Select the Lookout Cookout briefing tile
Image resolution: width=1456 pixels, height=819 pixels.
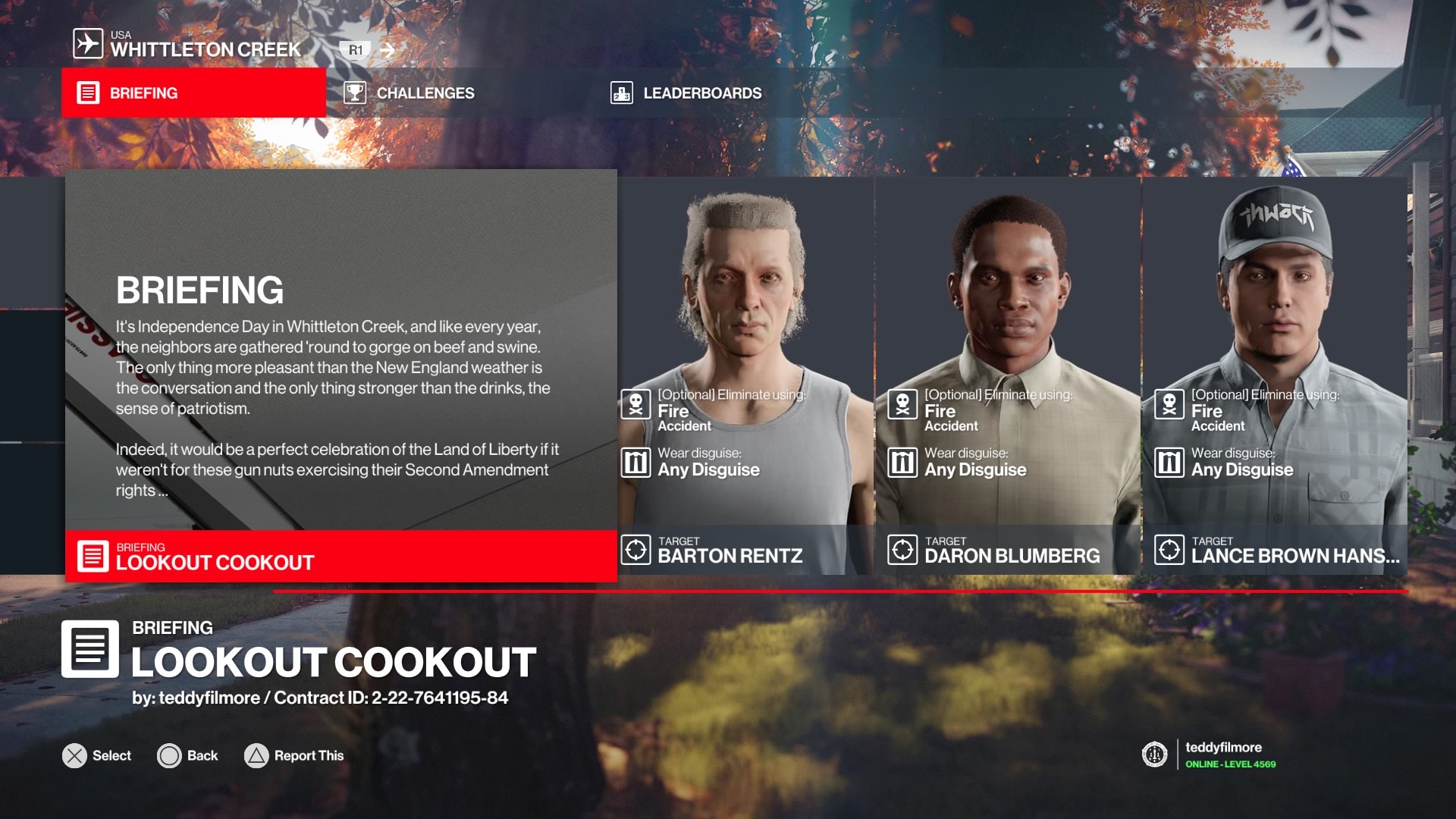[x=340, y=375]
